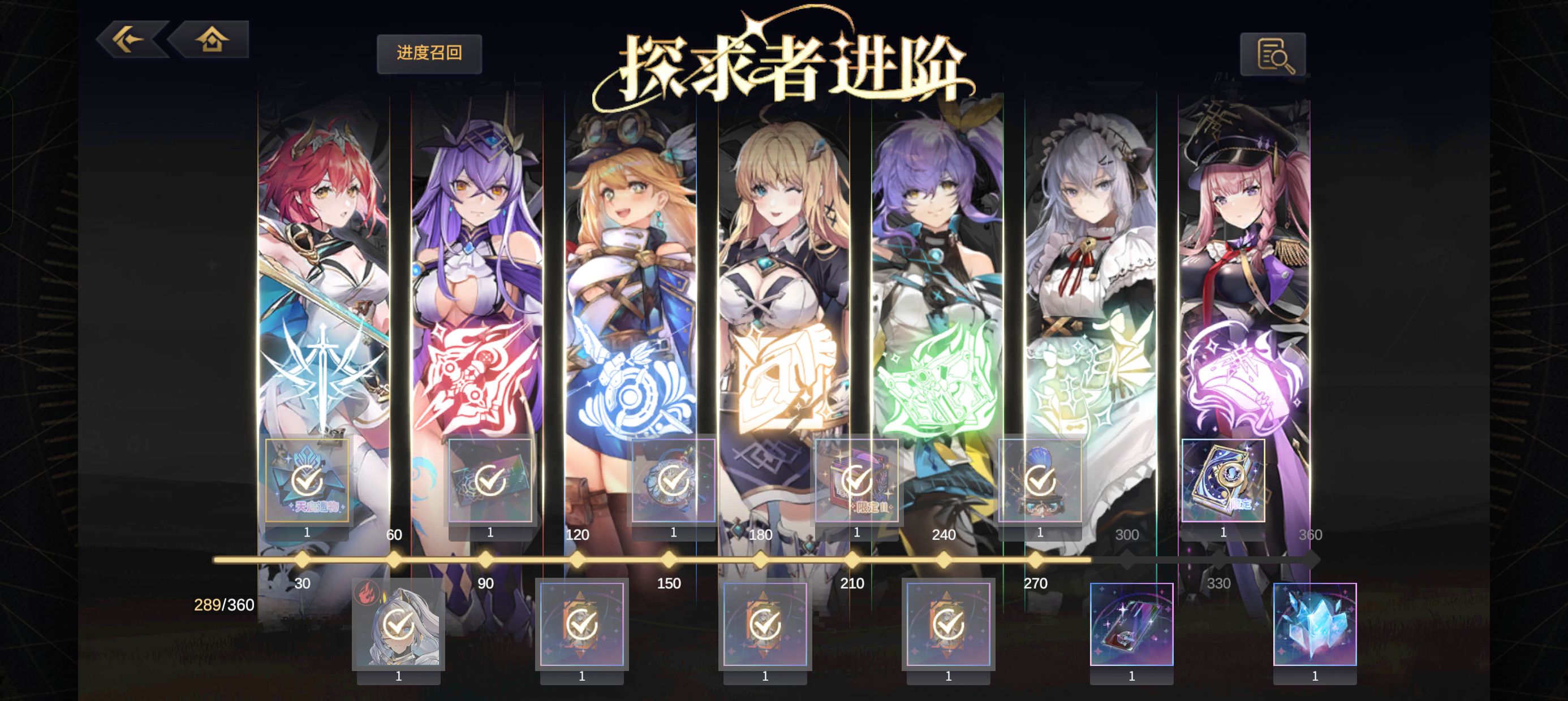Click the crystal shard reward at bottom right

pos(1317,624)
